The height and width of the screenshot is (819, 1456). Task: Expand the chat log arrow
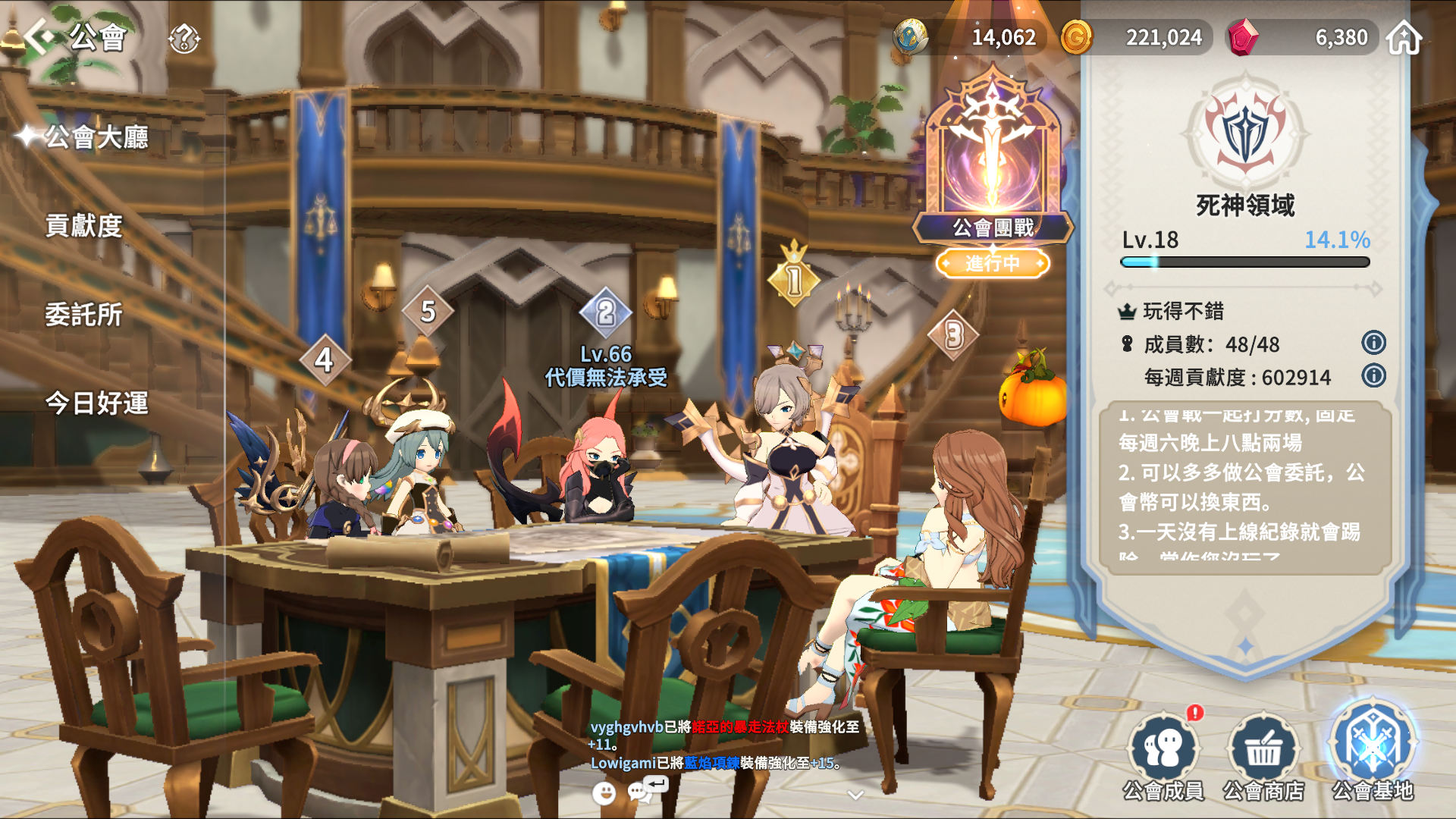(x=855, y=795)
